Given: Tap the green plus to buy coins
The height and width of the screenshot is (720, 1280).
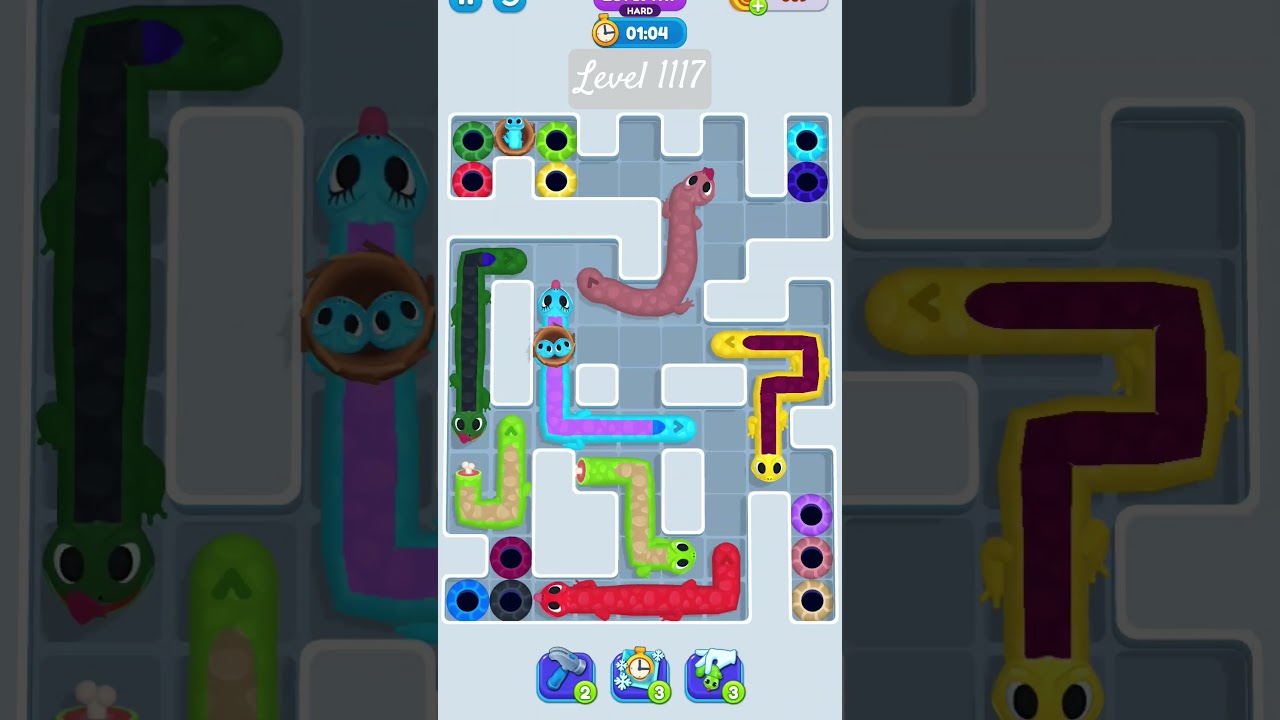Looking at the screenshot, I should 758,8.
